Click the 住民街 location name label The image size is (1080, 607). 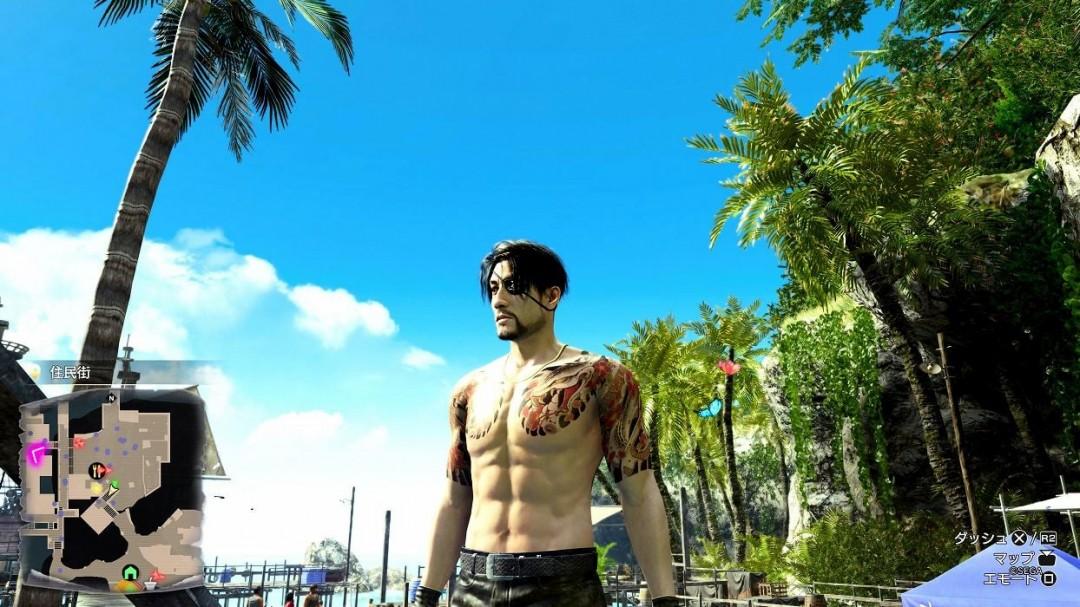pos(70,372)
